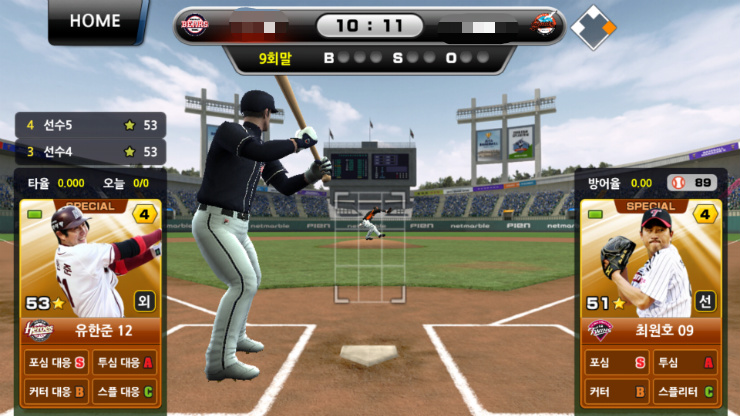Viewport: 740px width, 416px height.
Task: Select the 선수4 lineup row
Action: click(90, 152)
